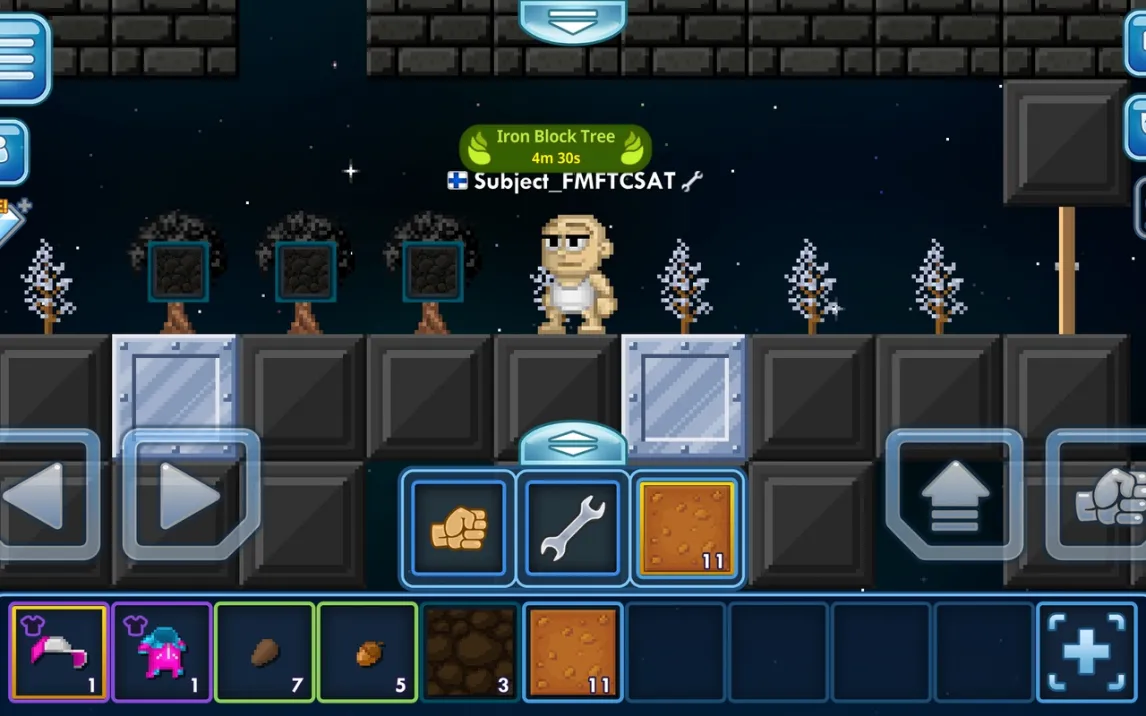Expand inventory with the plus button
The image size is (1146, 716).
[x=1086, y=652]
